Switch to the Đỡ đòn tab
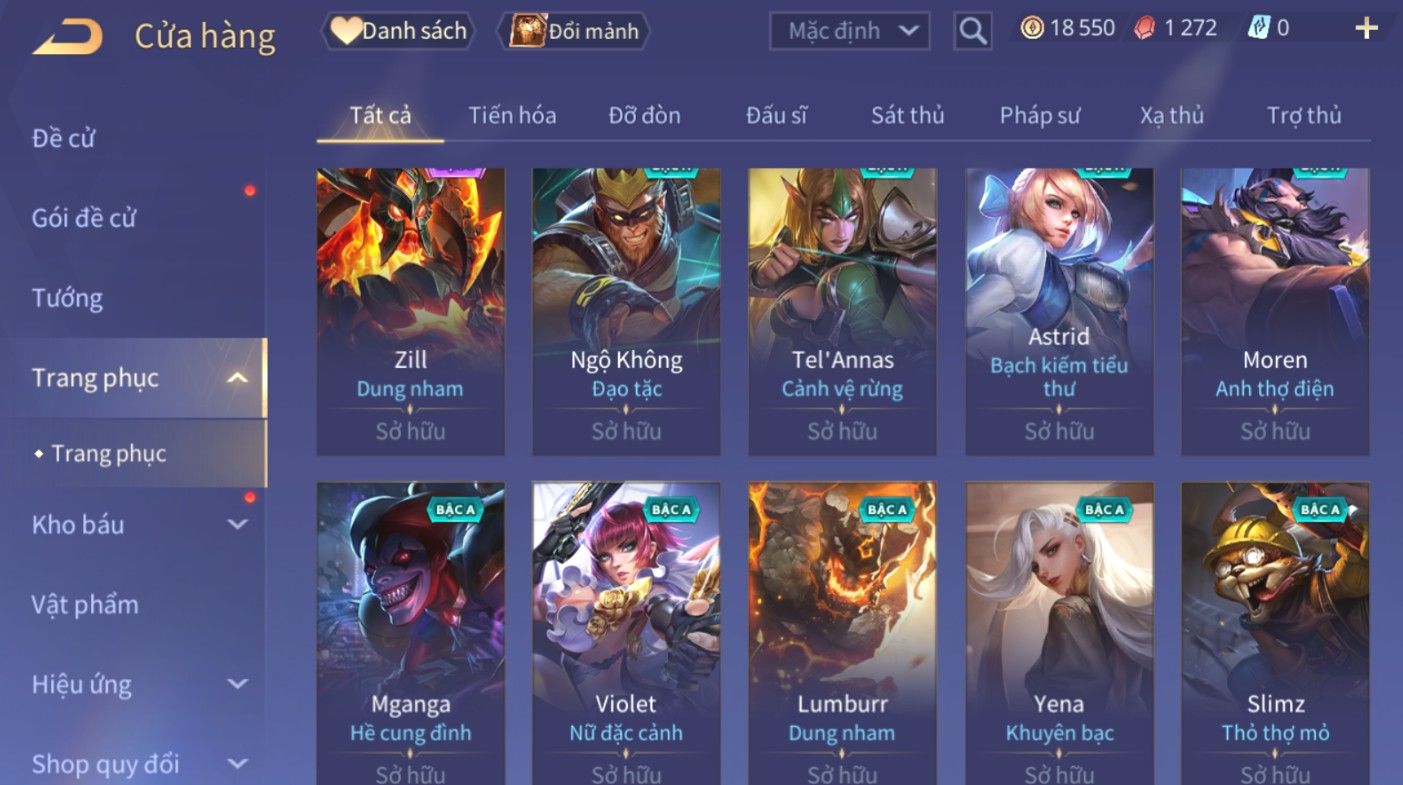 tap(645, 115)
